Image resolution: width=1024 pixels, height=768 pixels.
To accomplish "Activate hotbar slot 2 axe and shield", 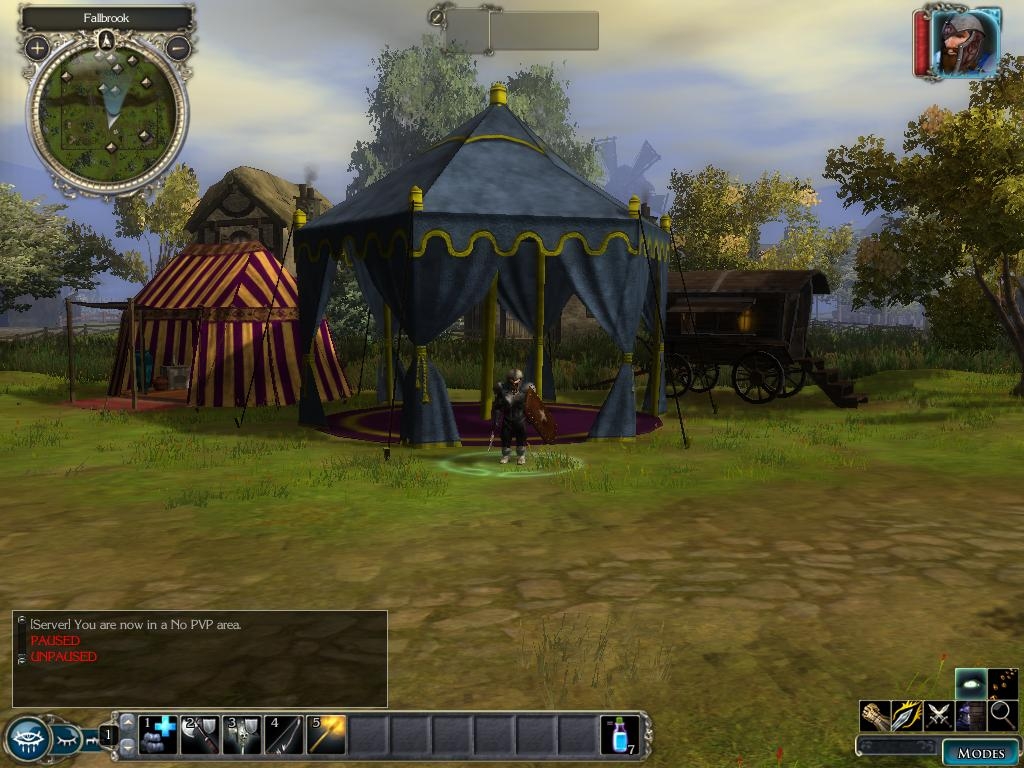I will (x=200, y=735).
